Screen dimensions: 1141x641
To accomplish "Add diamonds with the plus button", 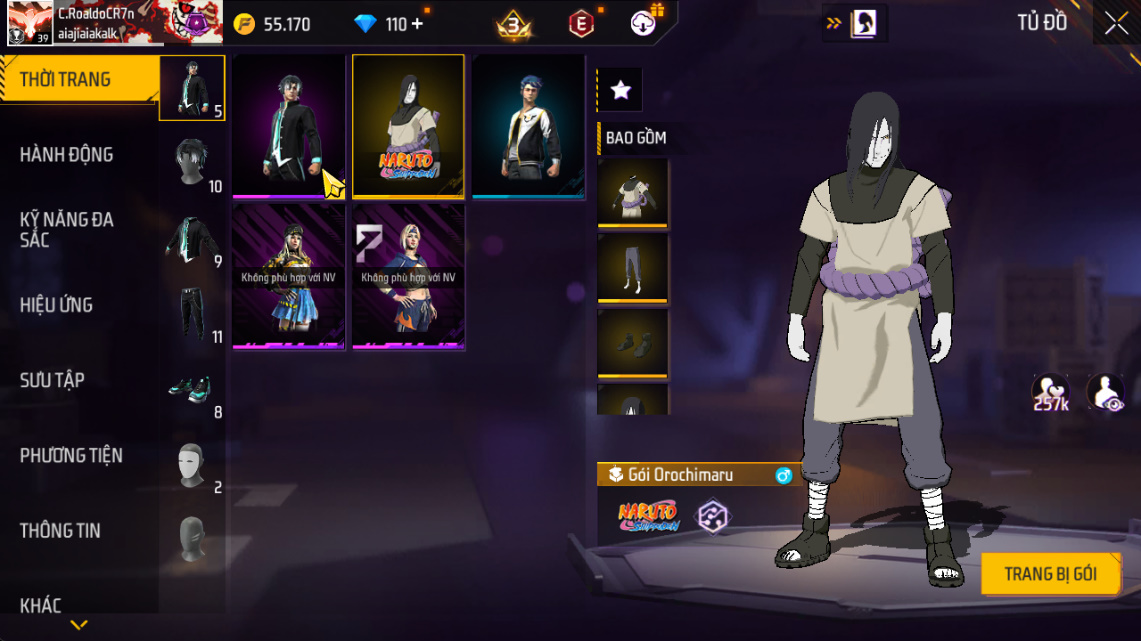I will (x=417, y=23).
